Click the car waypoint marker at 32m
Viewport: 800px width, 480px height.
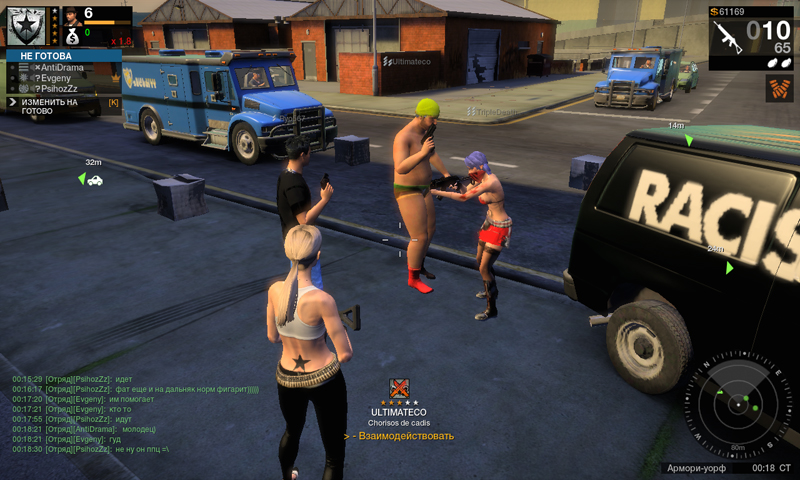pos(95,180)
